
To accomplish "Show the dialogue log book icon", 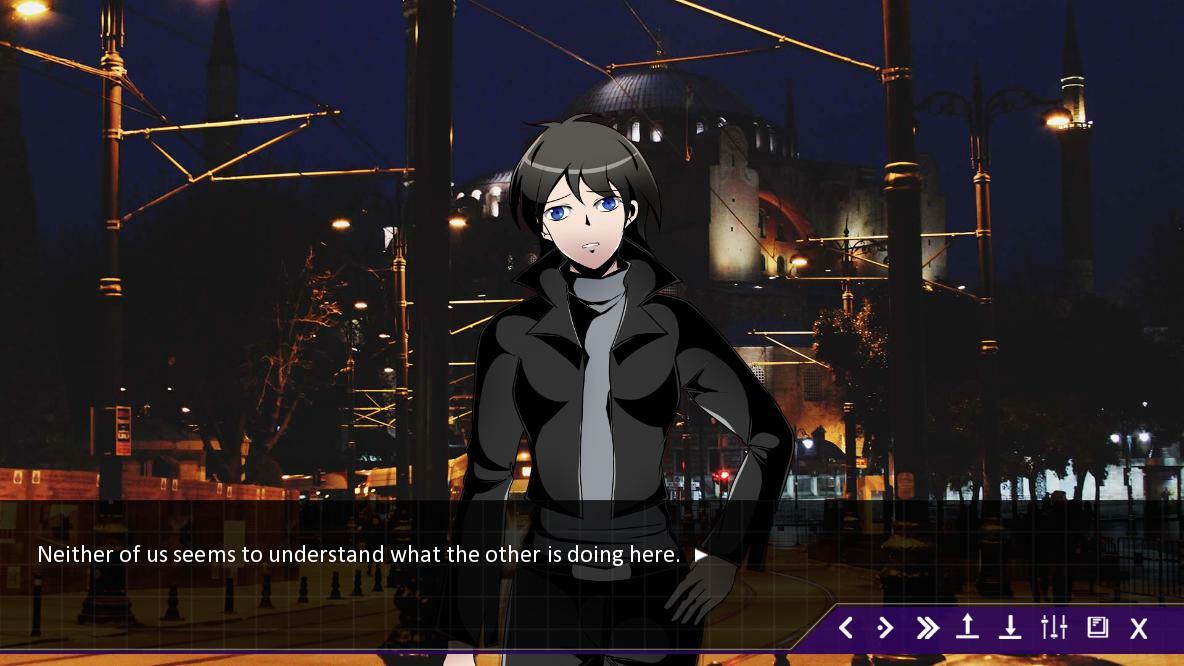I will click(x=1097, y=627).
